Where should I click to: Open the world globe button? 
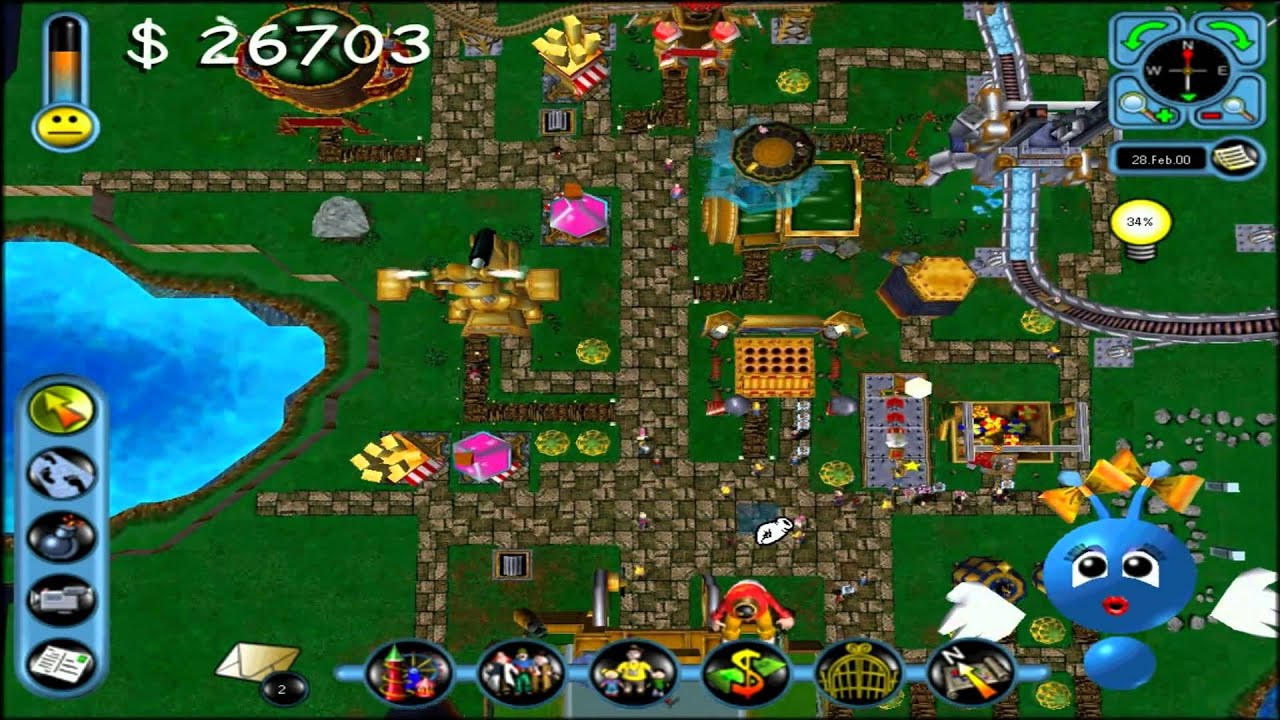(62, 473)
